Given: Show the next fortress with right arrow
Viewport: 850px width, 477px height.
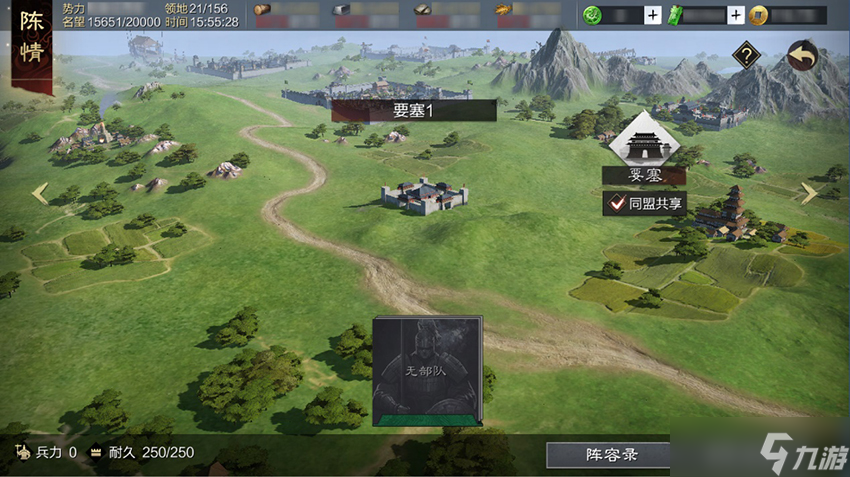Looking at the screenshot, I should pos(808,193).
